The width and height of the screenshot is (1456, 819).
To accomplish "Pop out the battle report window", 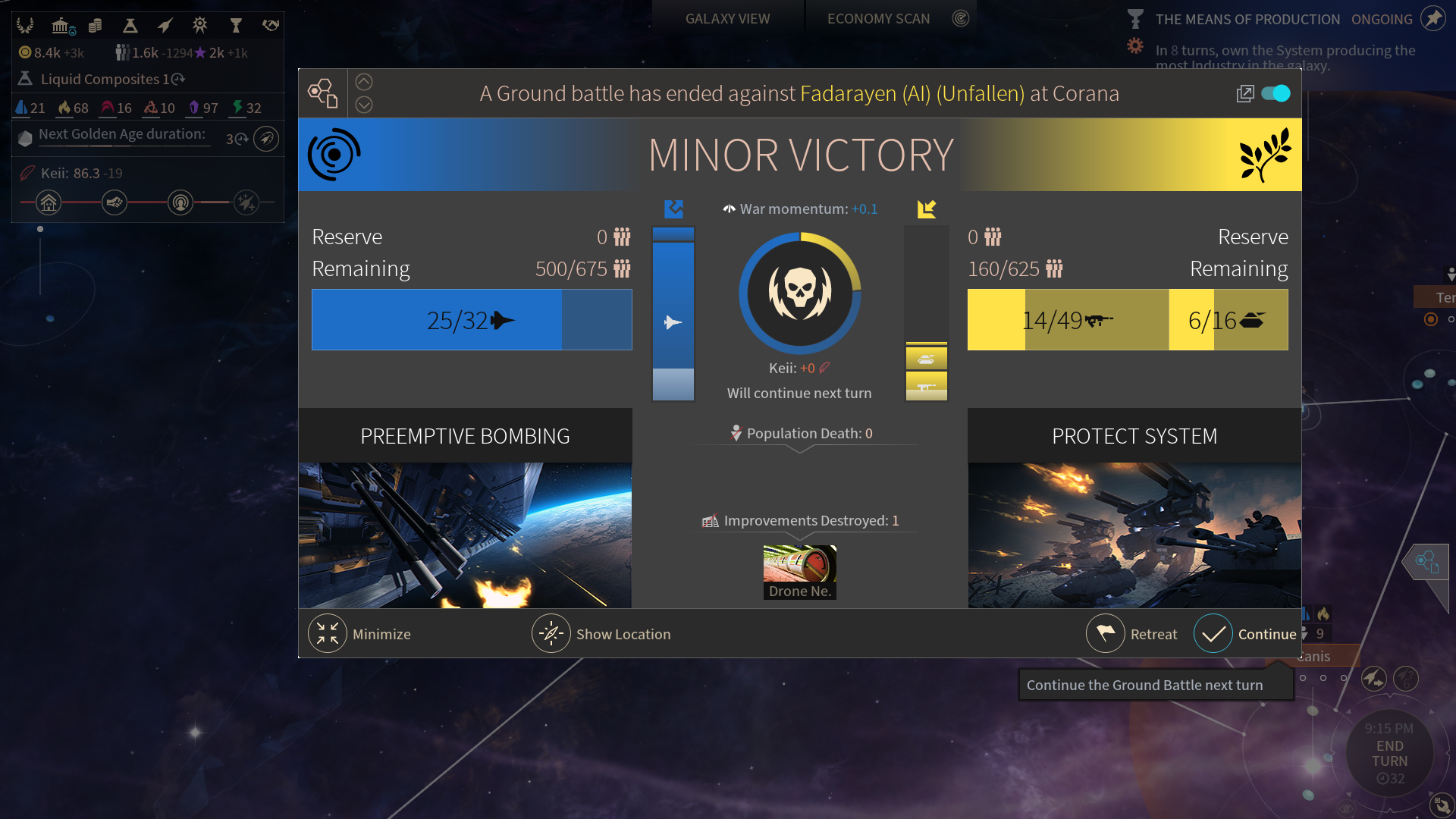I will 1244,94.
